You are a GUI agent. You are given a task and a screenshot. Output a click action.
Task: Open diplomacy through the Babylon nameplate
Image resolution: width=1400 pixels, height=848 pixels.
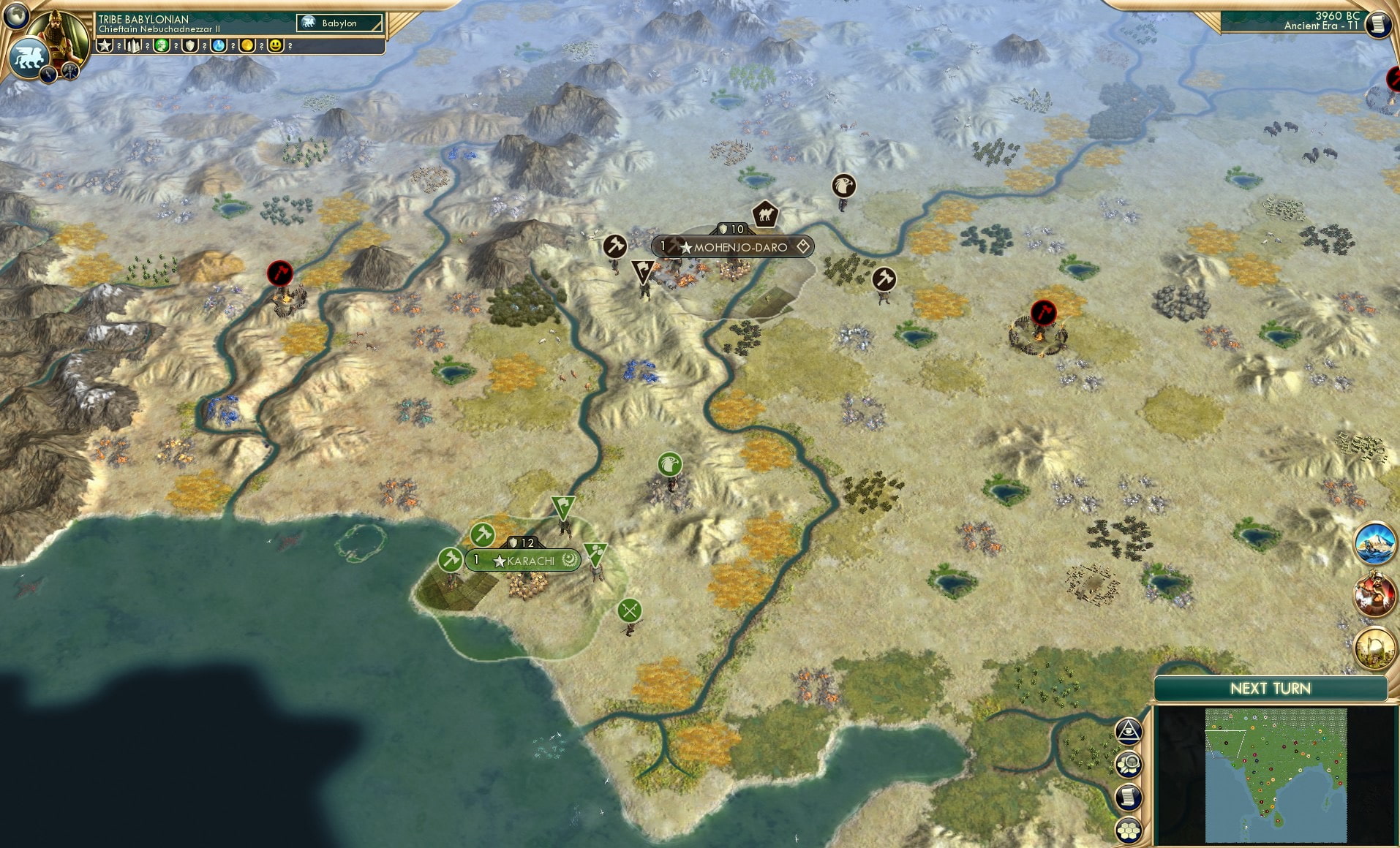[336, 23]
